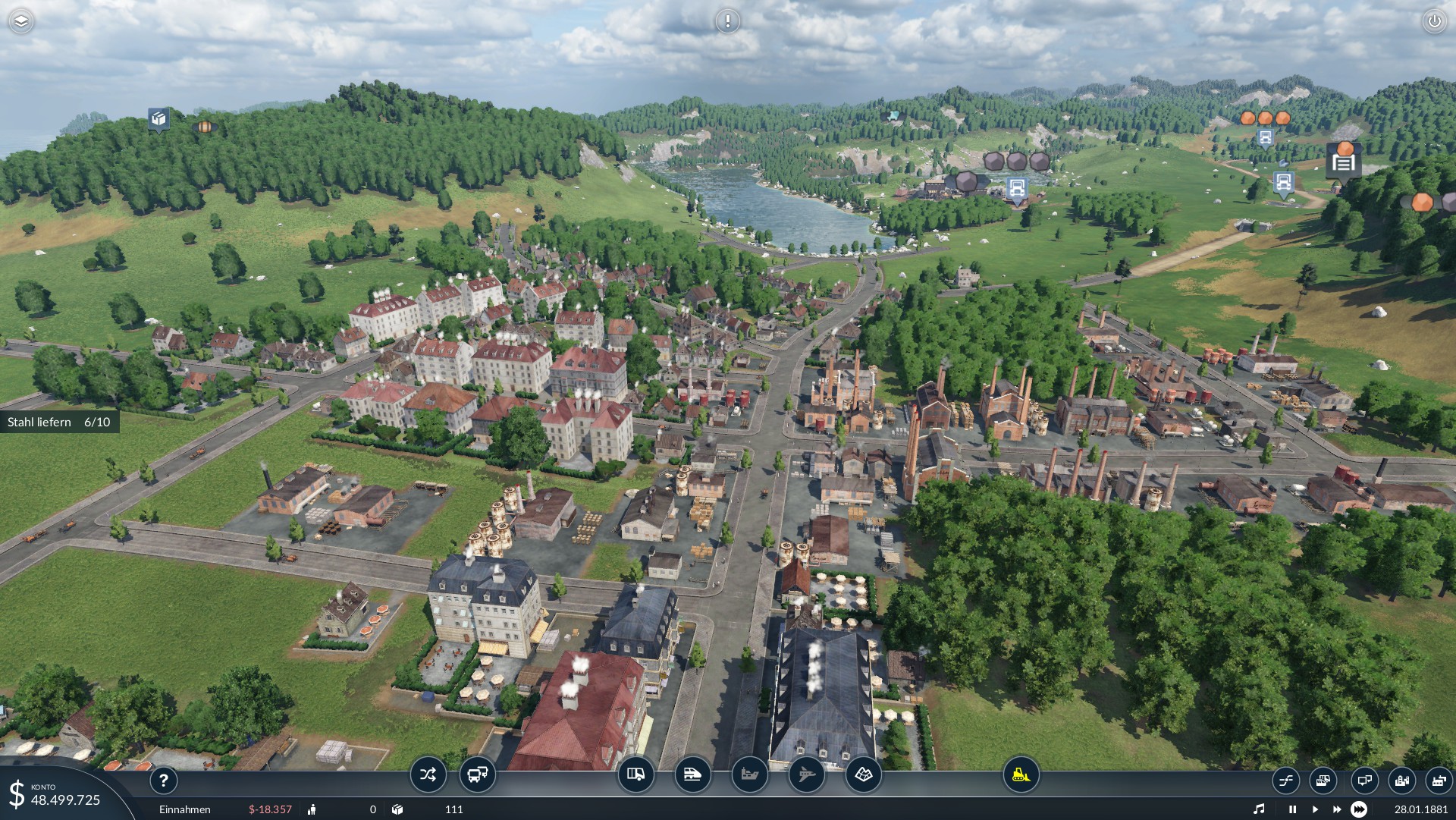Click the exclamation warning notification

[728, 21]
